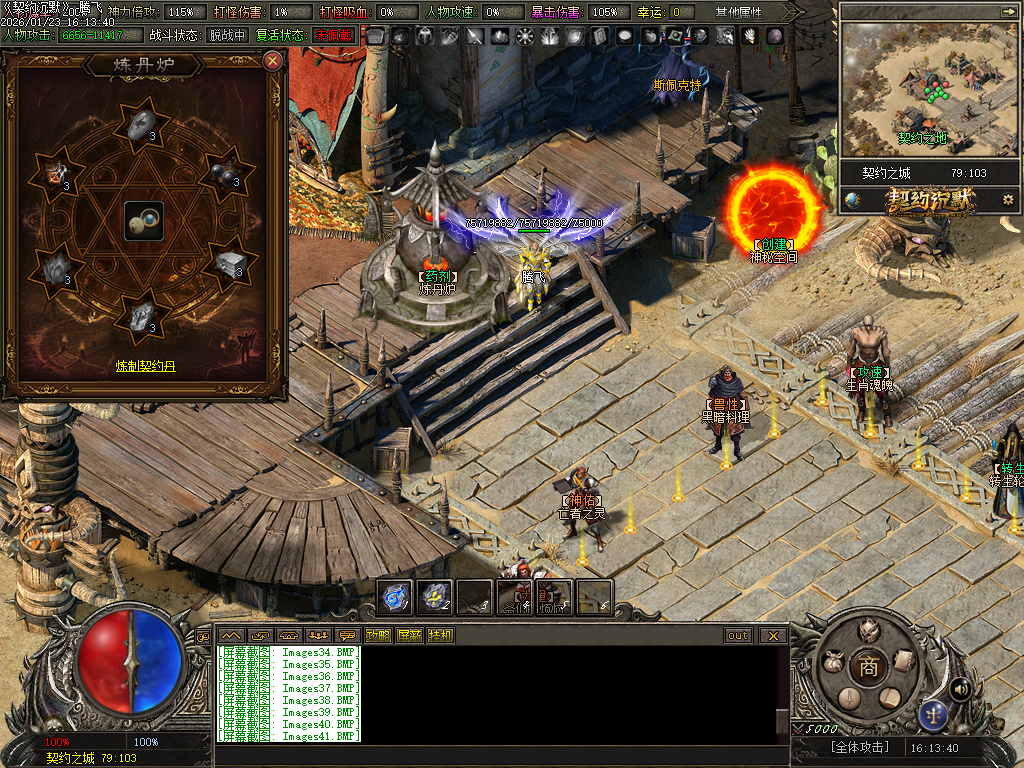Activate hotbar skill slot two

(436, 597)
